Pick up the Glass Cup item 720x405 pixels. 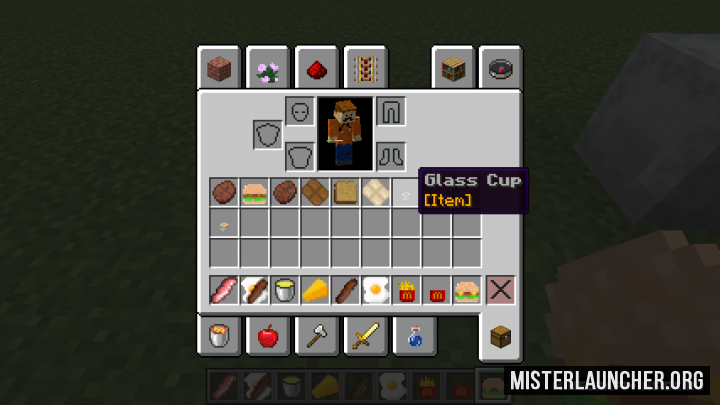pyautogui.click(x=406, y=192)
